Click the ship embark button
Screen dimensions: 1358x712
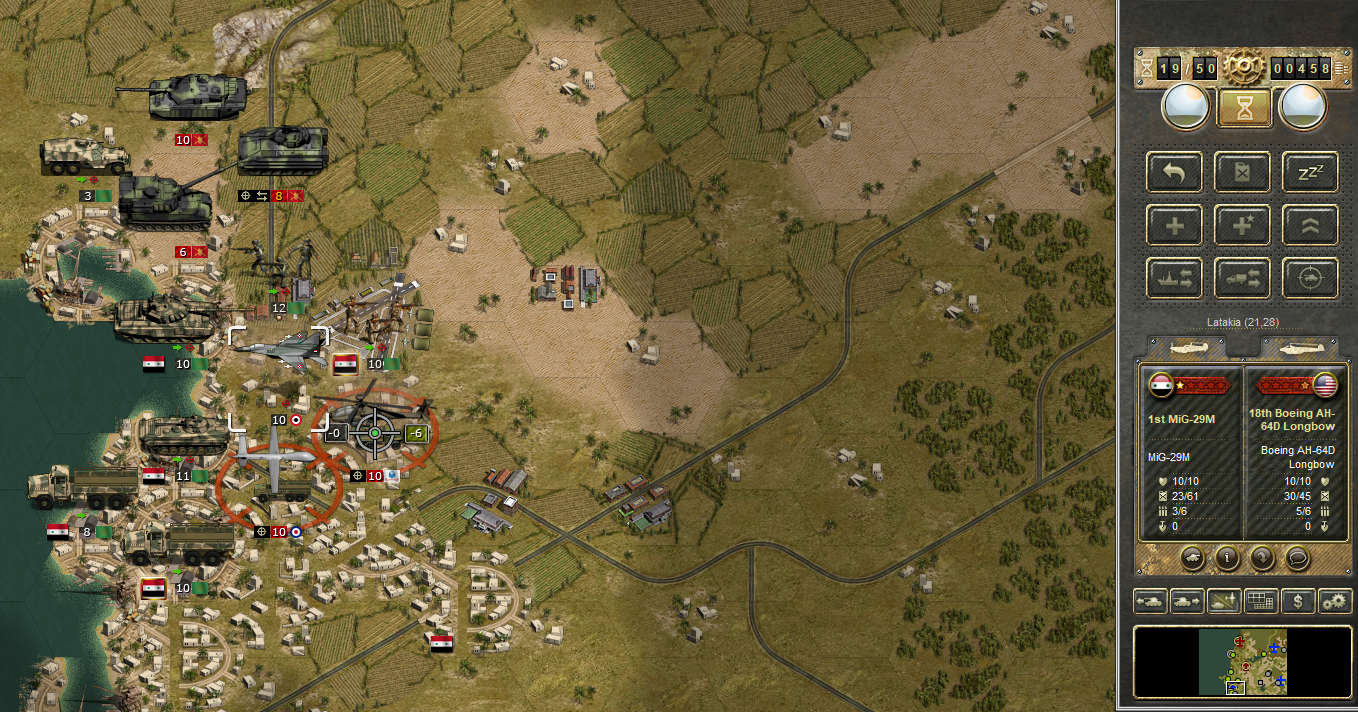pos(1175,278)
